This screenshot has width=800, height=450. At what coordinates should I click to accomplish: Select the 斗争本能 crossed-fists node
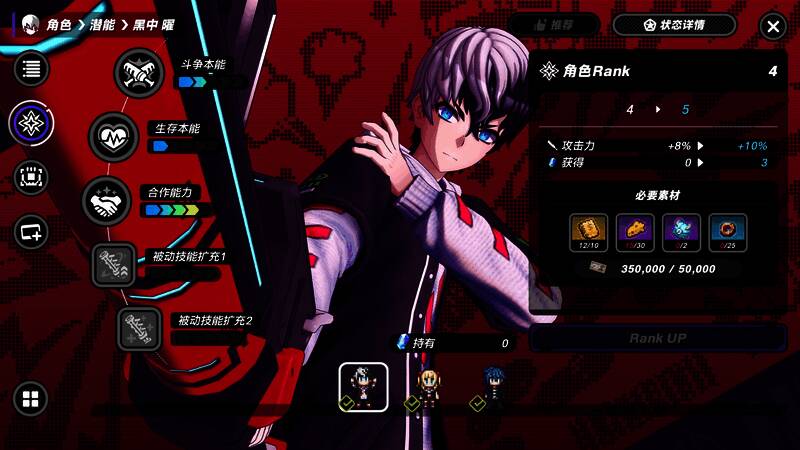point(138,72)
